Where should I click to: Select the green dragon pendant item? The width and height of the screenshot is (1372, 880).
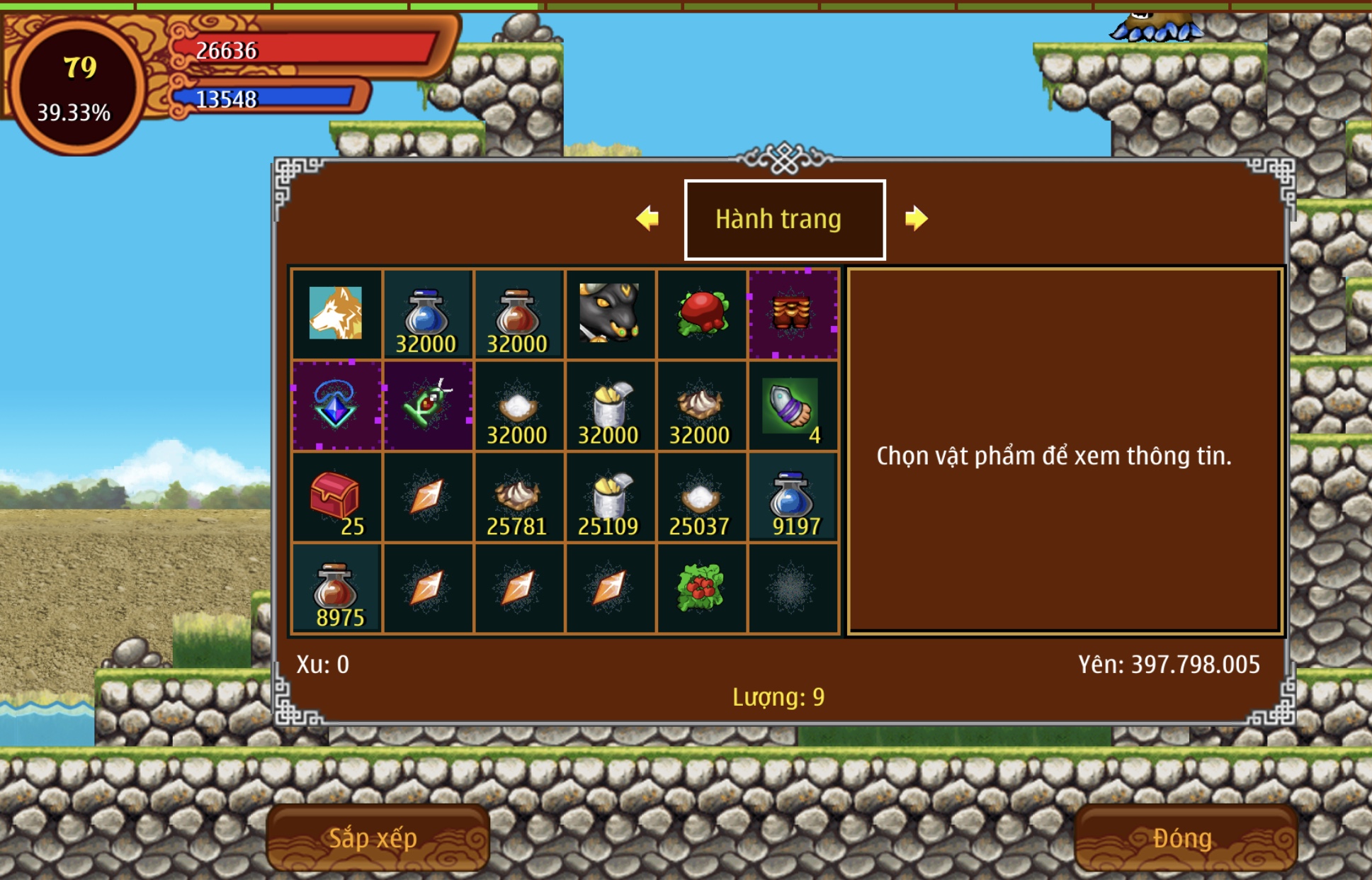(427, 406)
